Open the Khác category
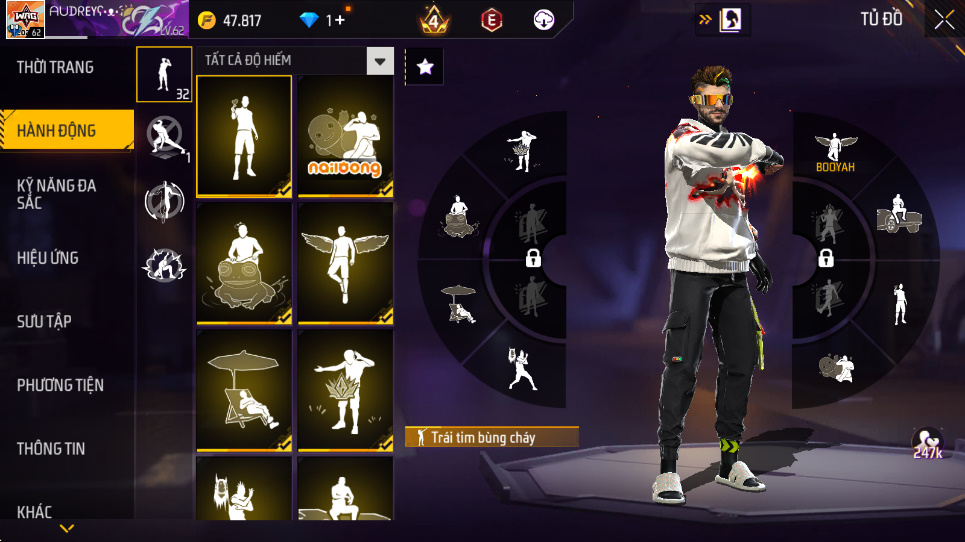965x542 pixels. (35, 512)
